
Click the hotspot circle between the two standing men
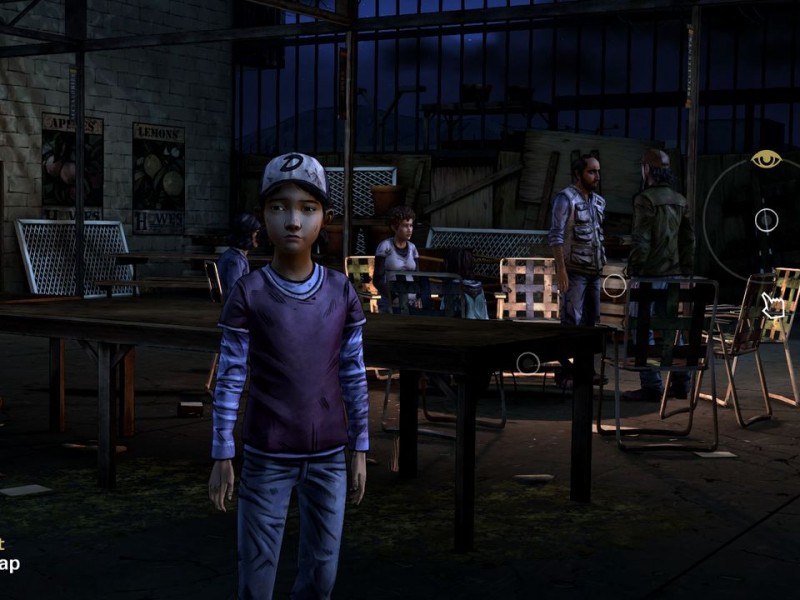coord(614,286)
